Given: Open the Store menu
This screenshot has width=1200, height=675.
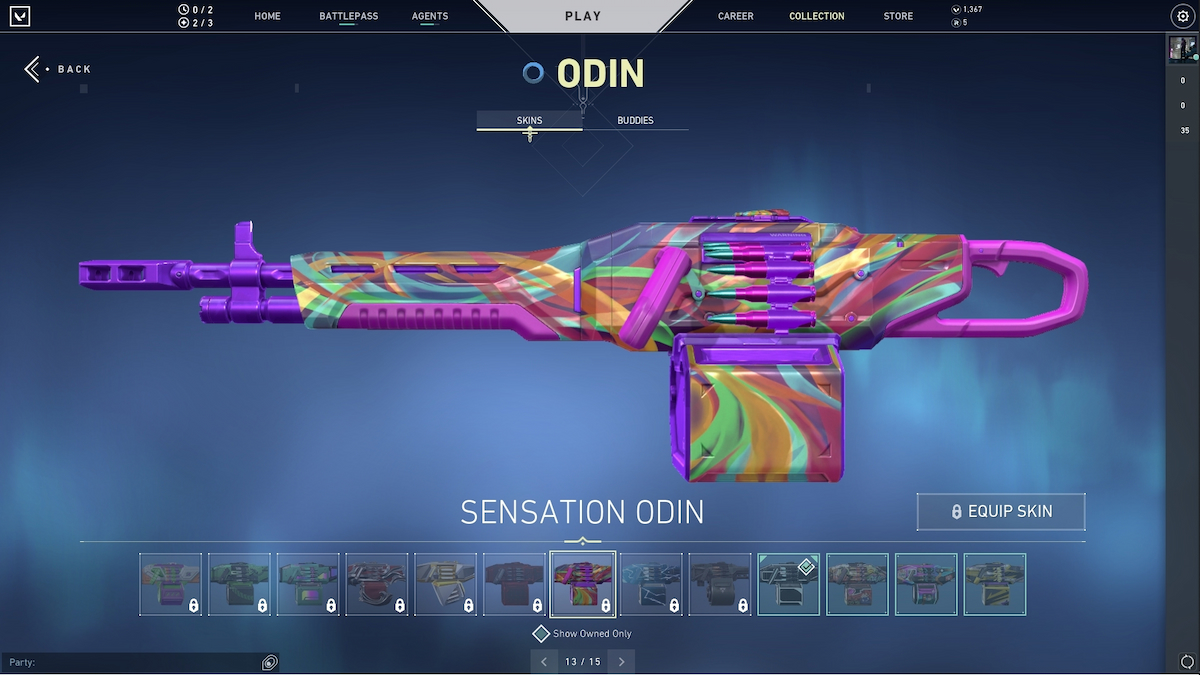Looking at the screenshot, I should [x=898, y=16].
